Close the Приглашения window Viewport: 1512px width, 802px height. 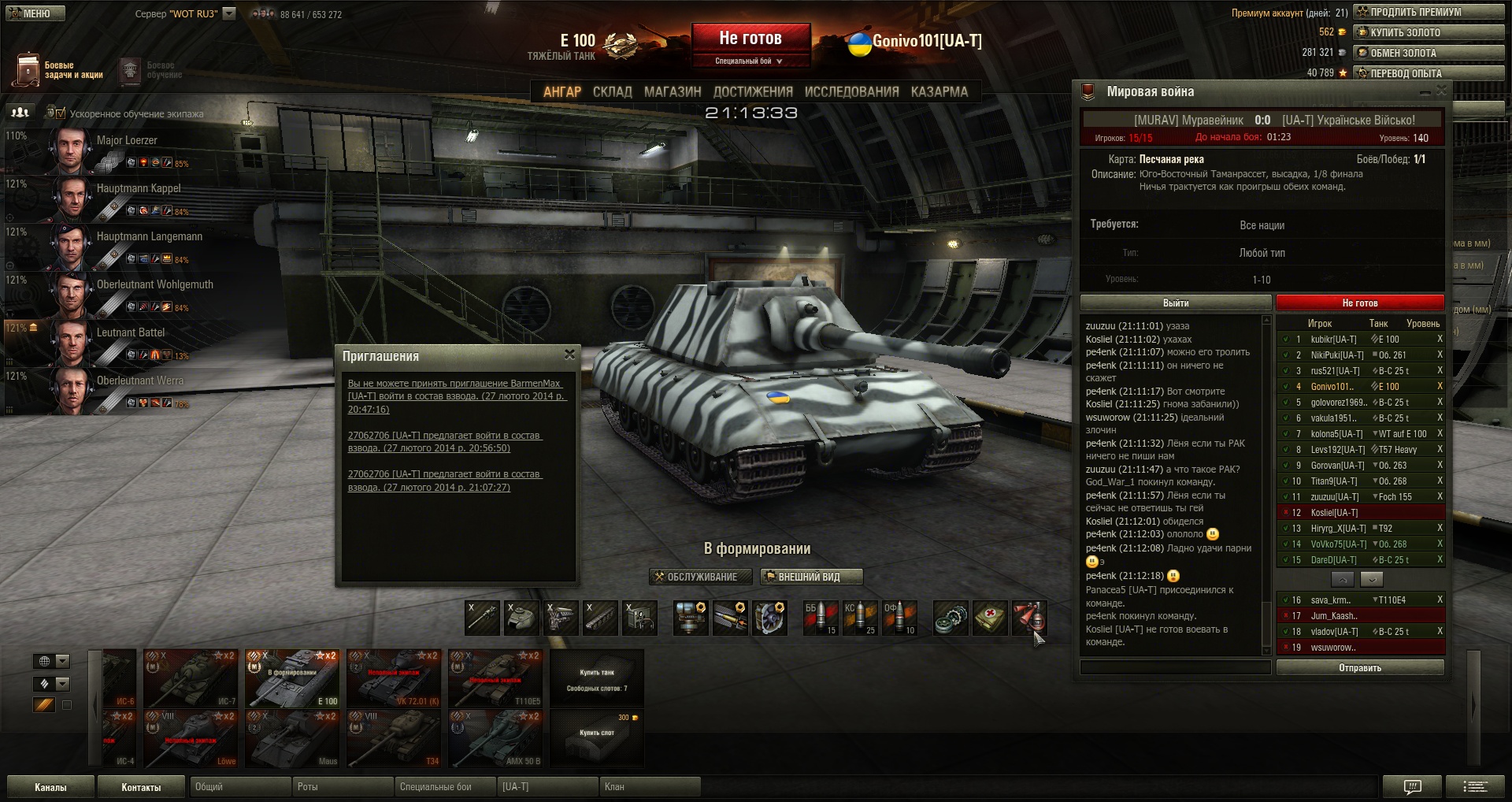click(x=569, y=355)
